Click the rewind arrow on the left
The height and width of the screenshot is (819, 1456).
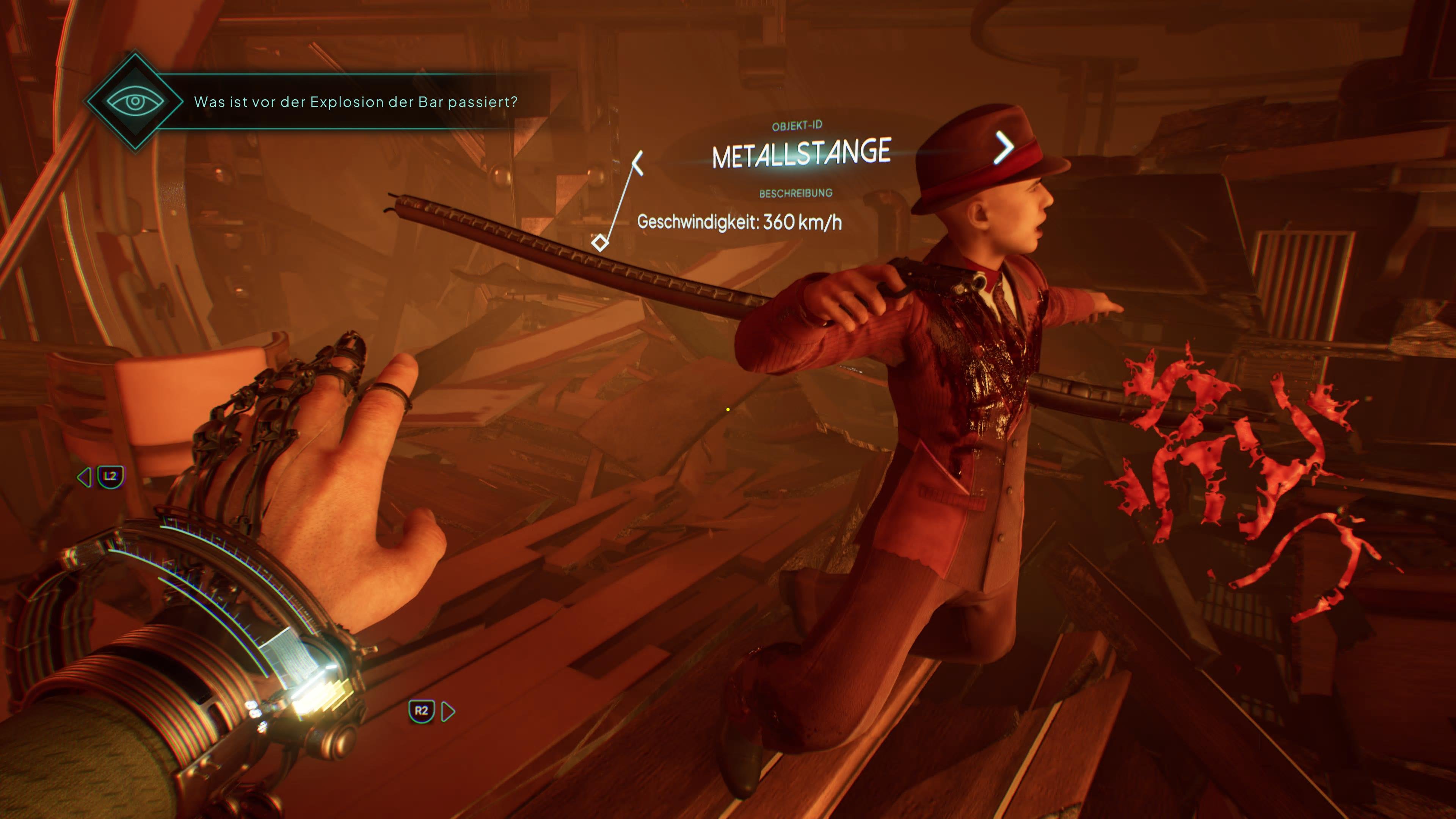[x=84, y=477]
